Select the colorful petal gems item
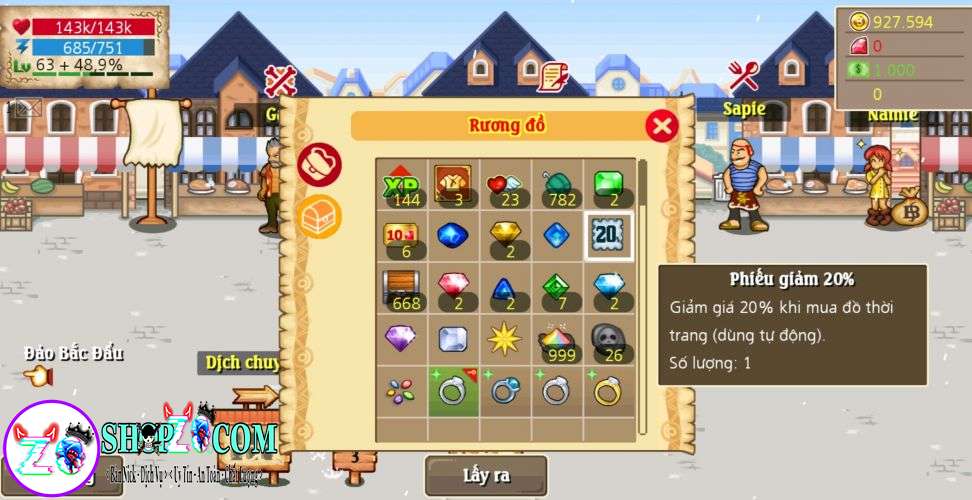The width and height of the screenshot is (972, 500). 402,391
